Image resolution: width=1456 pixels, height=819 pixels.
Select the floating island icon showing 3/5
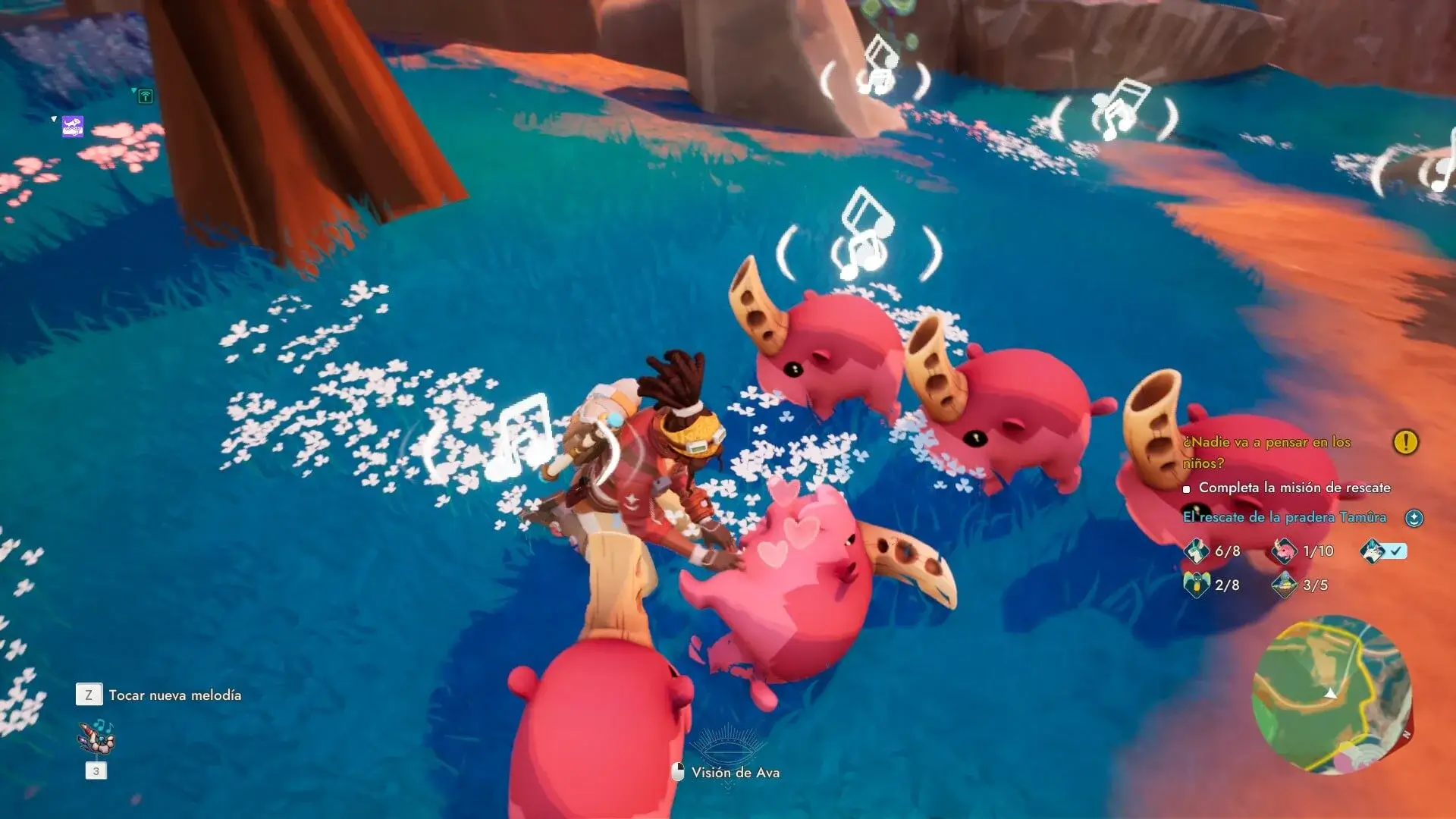coord(1284,585)
